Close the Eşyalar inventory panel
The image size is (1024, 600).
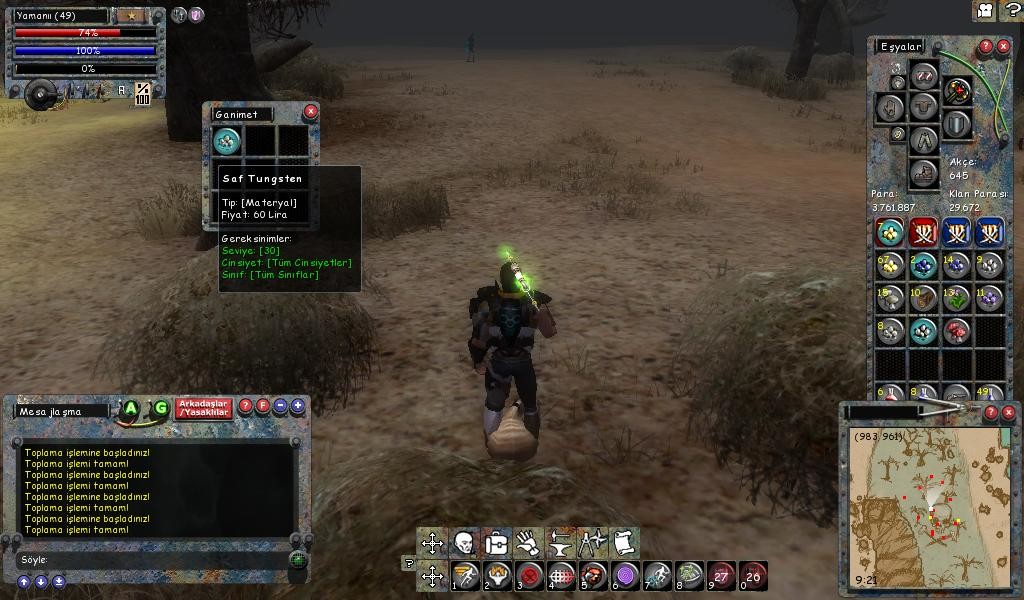pos(1003,46)
